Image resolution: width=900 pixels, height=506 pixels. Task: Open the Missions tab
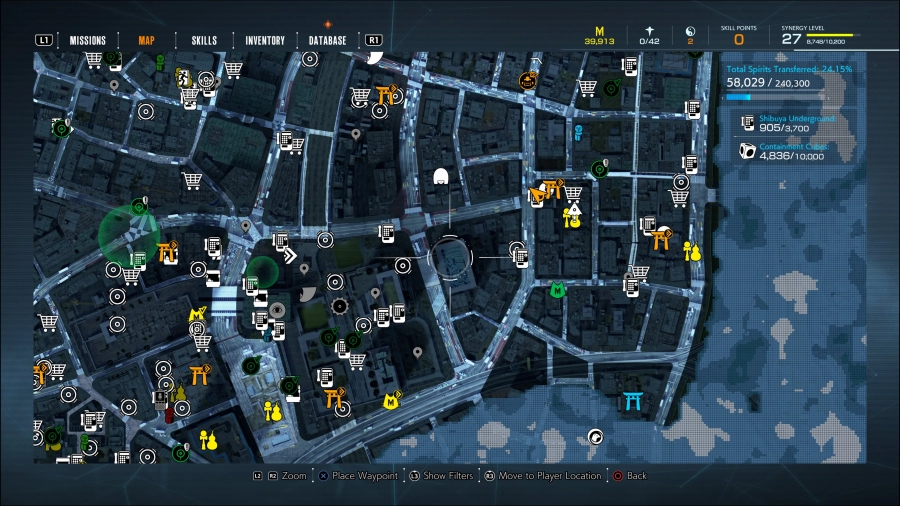pos(88,41)
